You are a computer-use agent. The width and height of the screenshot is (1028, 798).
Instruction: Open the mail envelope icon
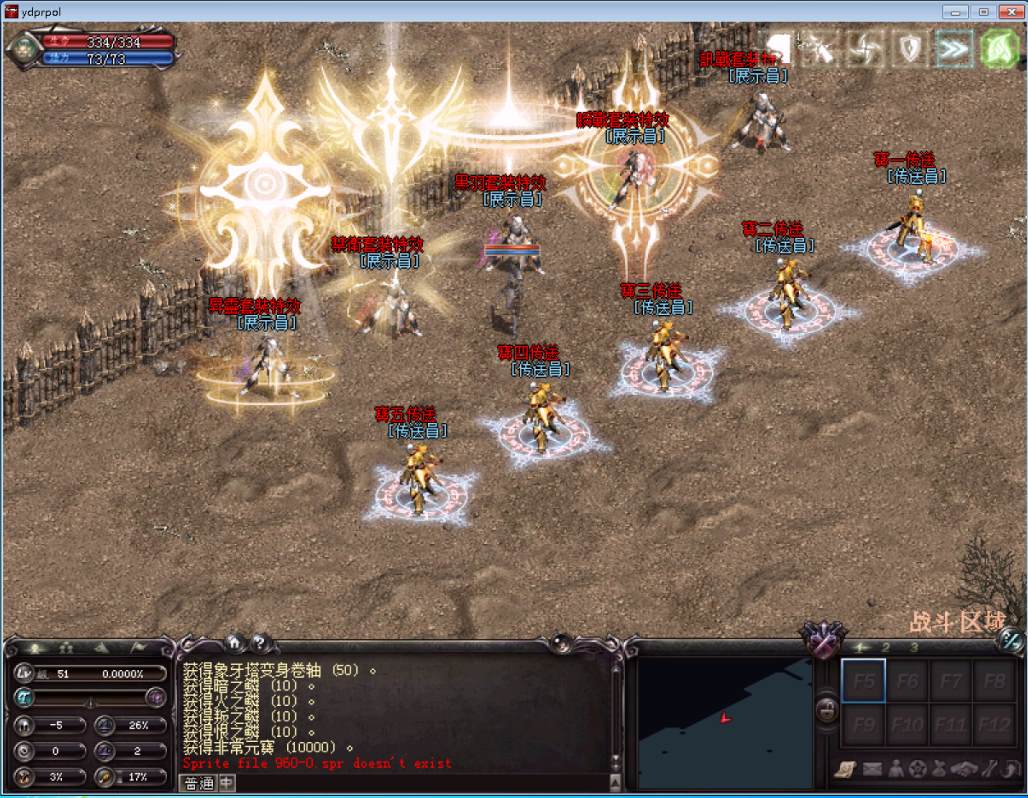coord(873,769)
